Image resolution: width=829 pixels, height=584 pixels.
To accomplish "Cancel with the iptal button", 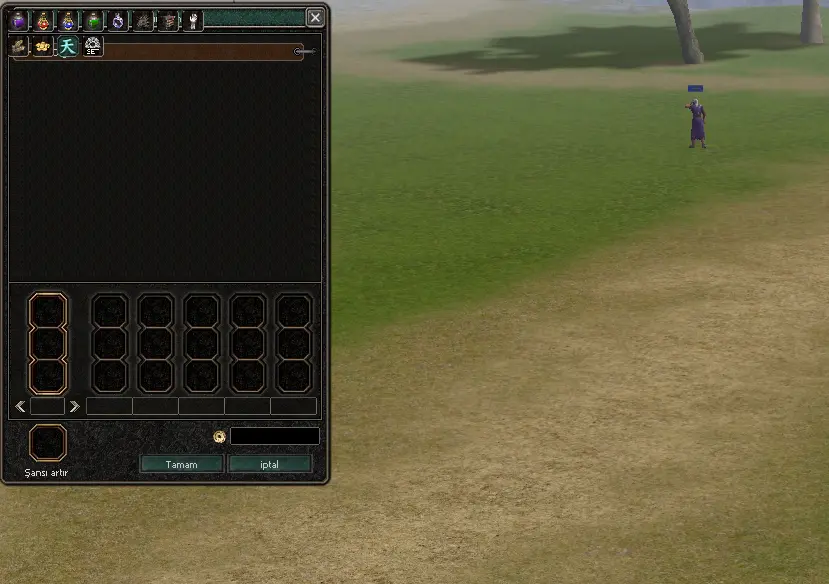I will [x=269, y=464].
